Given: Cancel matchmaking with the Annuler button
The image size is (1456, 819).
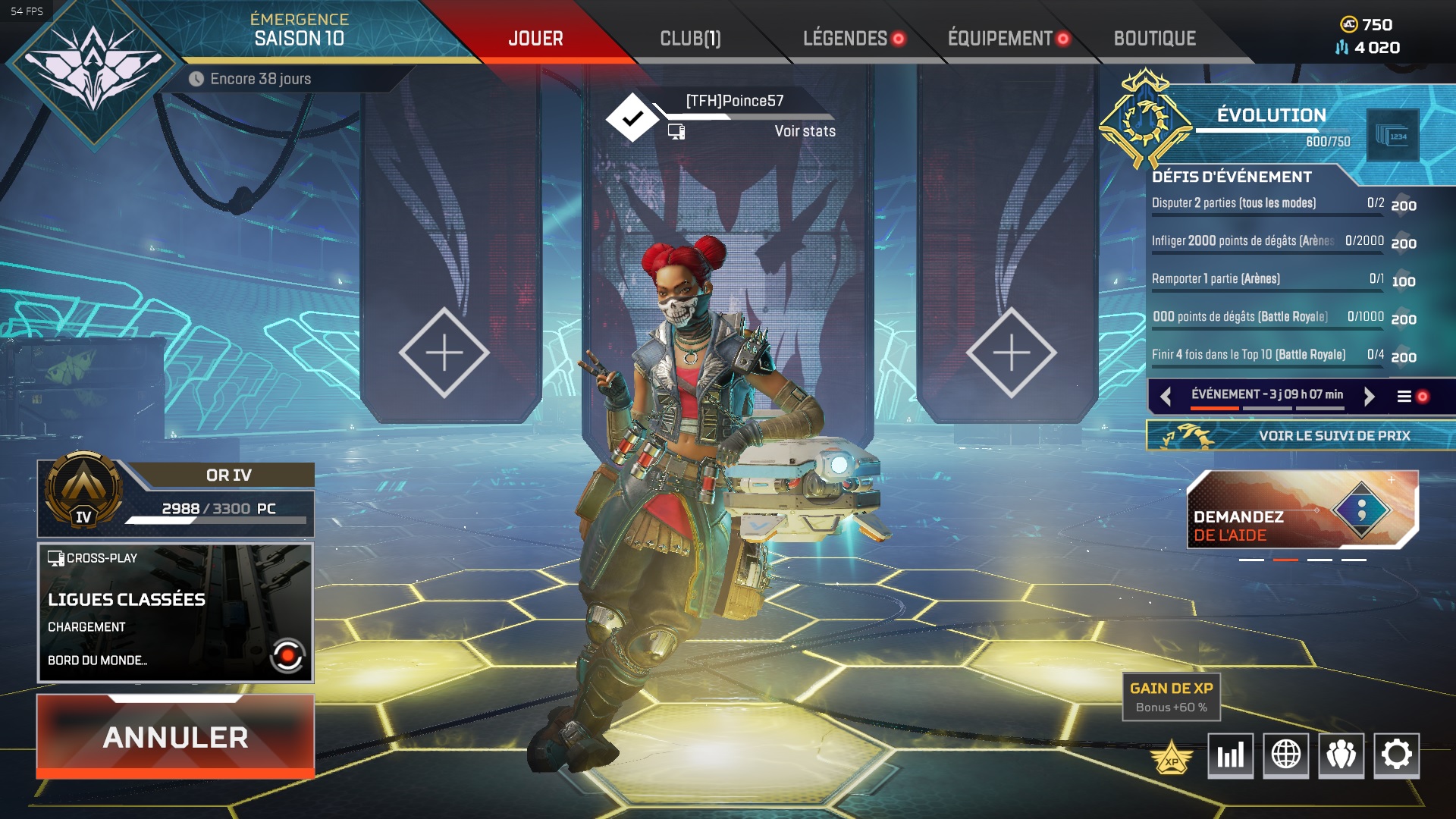Looking at the screenshot, I should click(175, 736).
